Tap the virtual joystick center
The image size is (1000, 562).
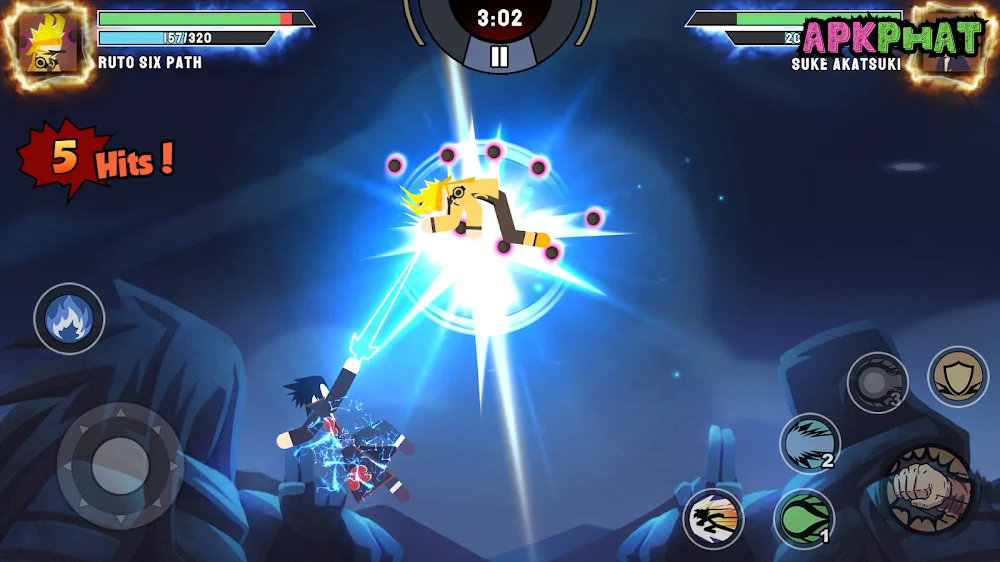[x=120, y=463]
